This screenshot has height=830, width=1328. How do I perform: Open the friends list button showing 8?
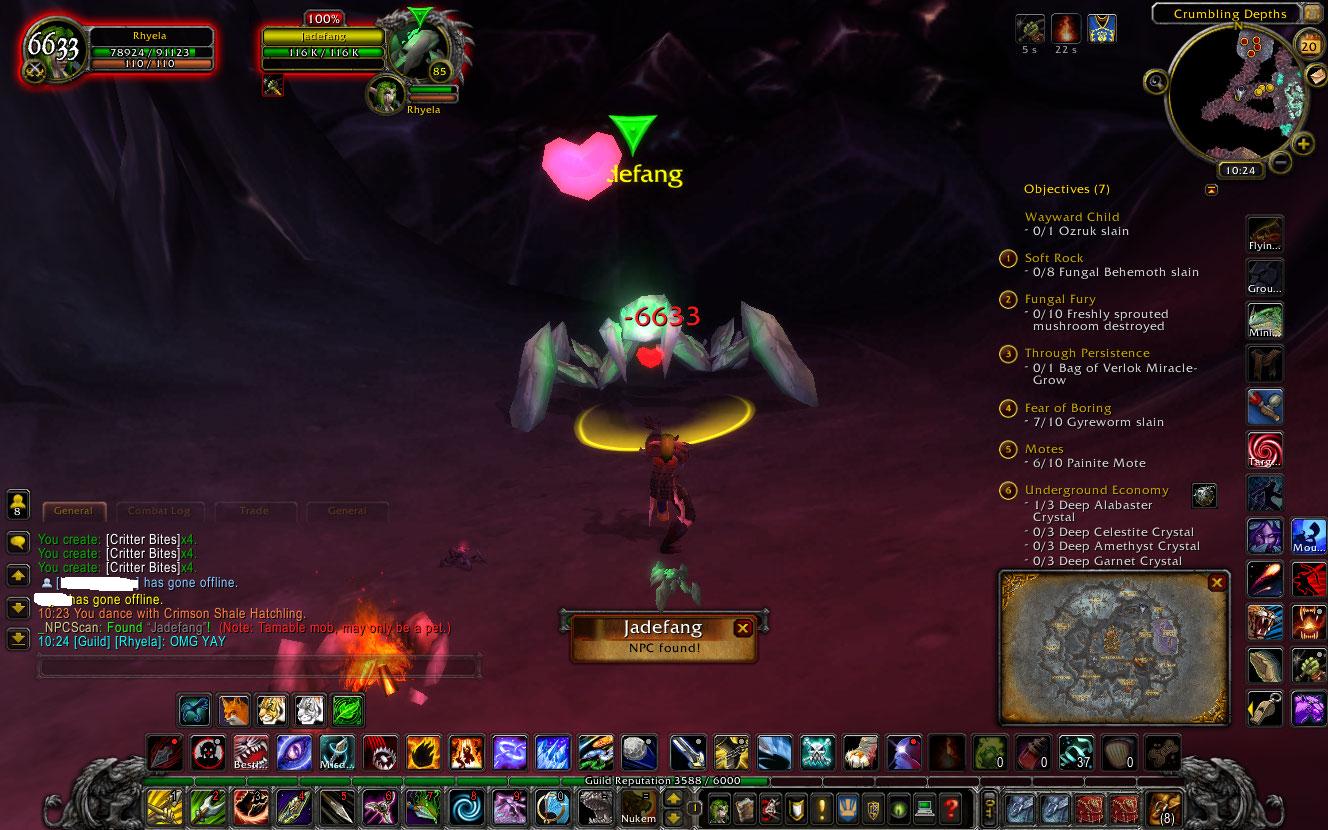tap(18, 503)
